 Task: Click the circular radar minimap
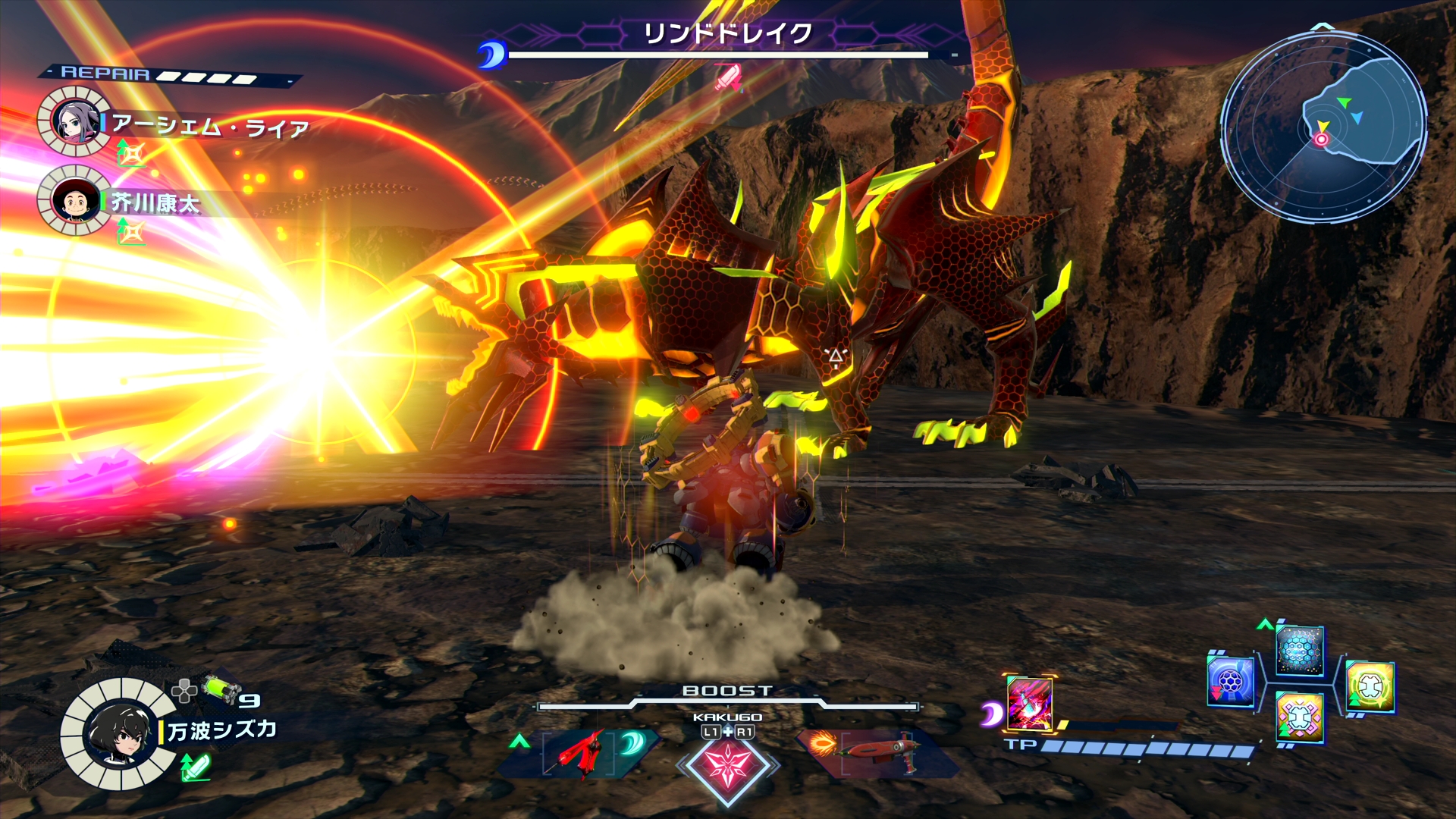[x=1323, y=127]
